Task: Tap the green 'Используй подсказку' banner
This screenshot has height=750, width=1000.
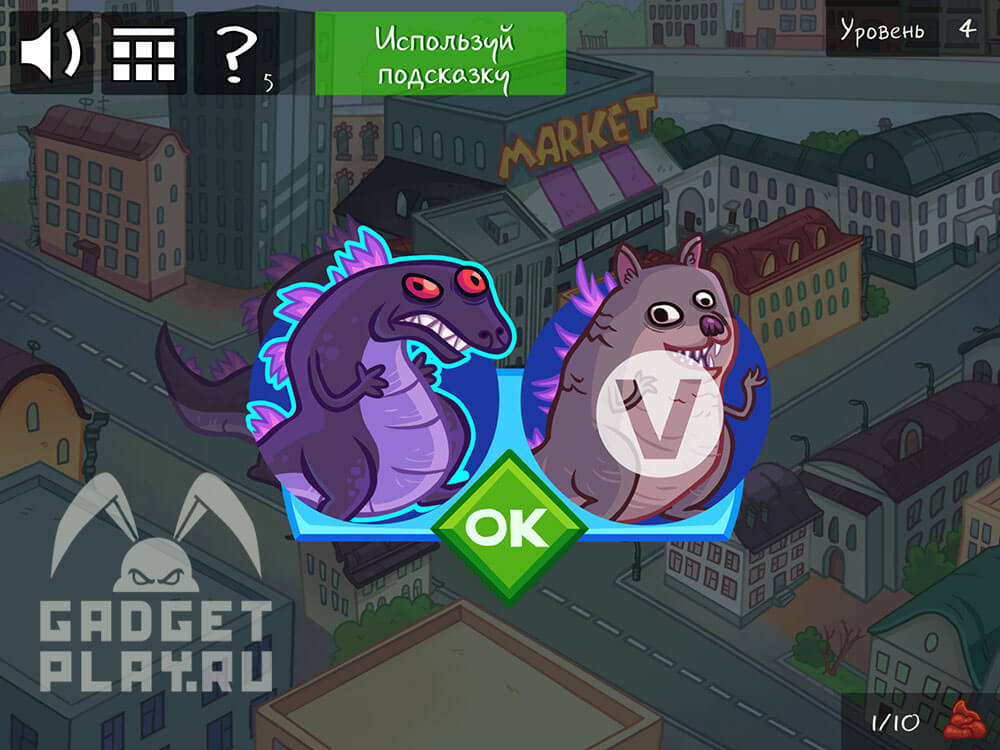Action: (441, 54)
